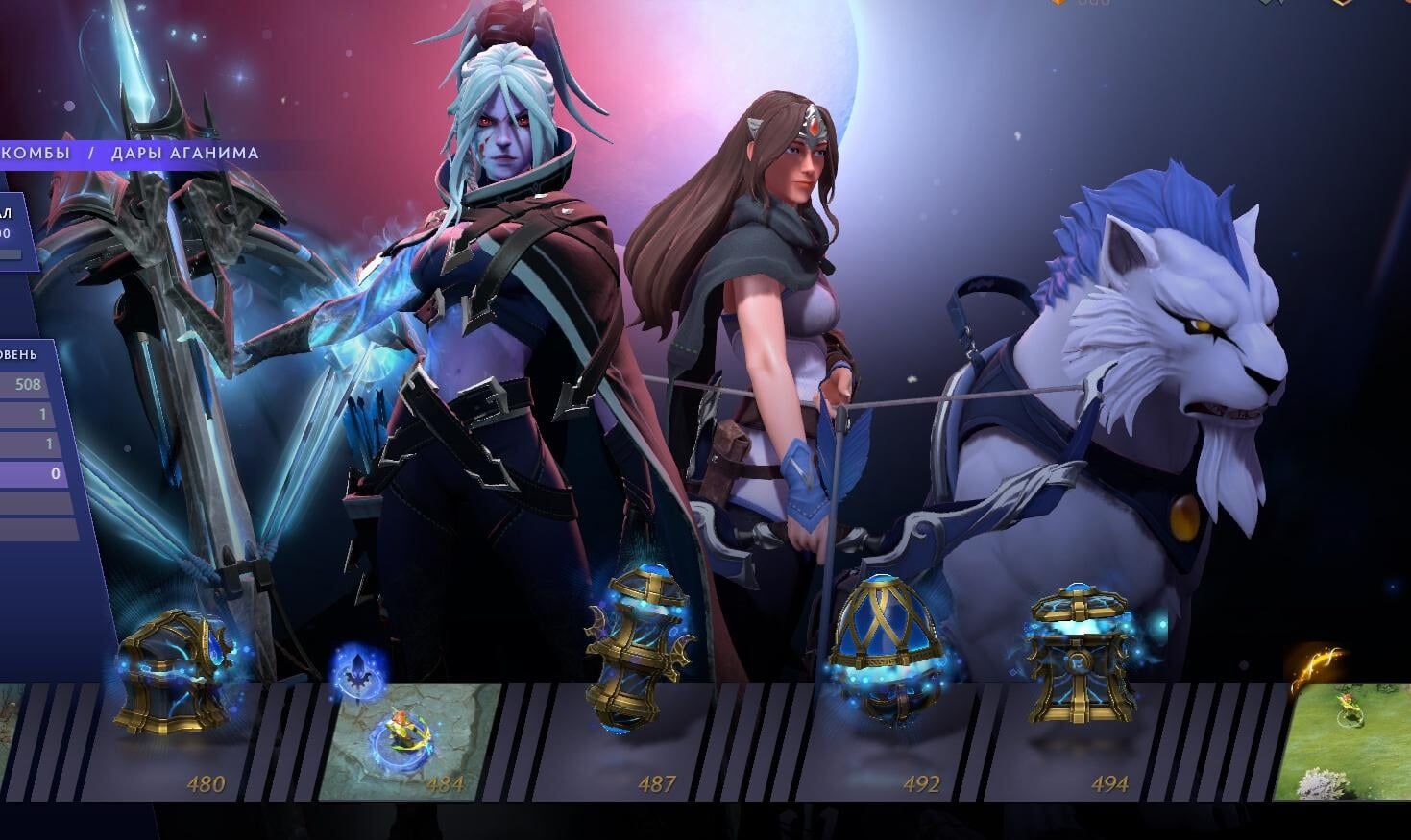Viewport: 1411px width, 840px height.
Task: Open the ДАРЫ АГАНИМА tab
Action: tap(186, 152)
